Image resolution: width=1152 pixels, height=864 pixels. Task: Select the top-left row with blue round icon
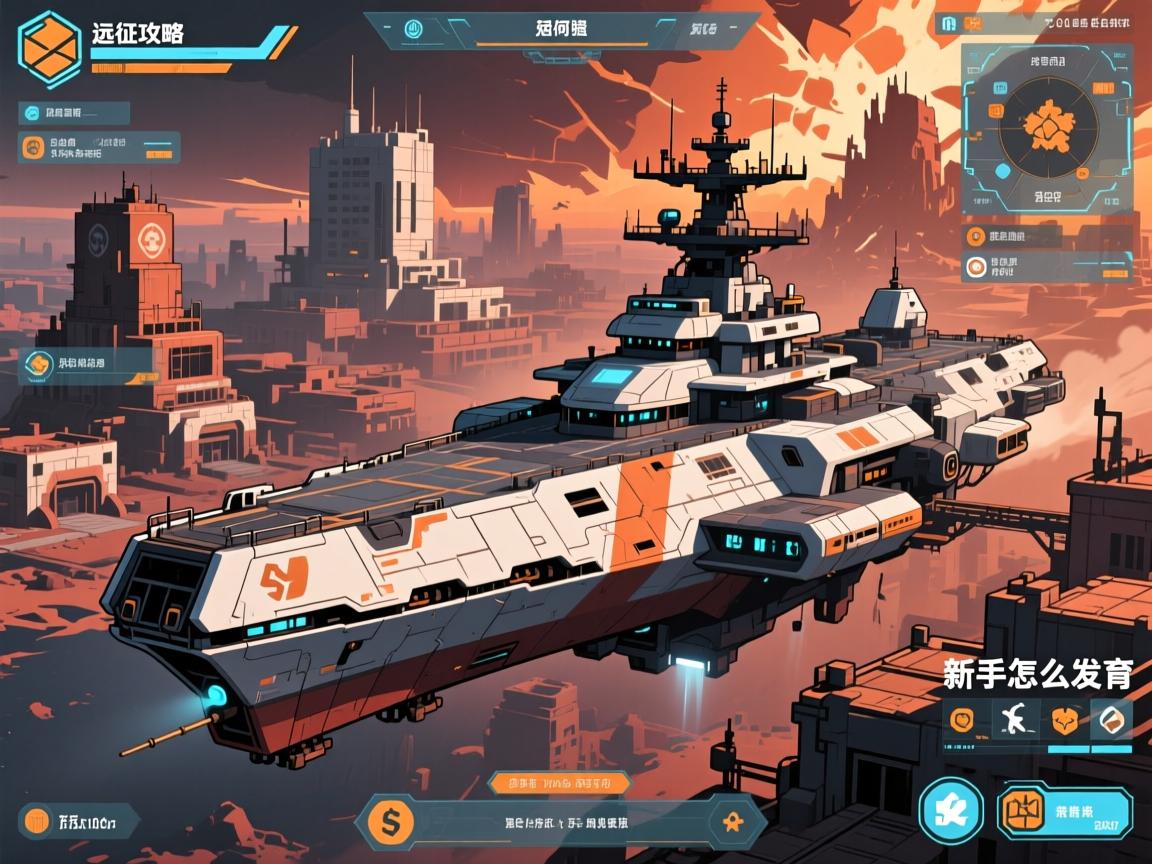point(74,113)
